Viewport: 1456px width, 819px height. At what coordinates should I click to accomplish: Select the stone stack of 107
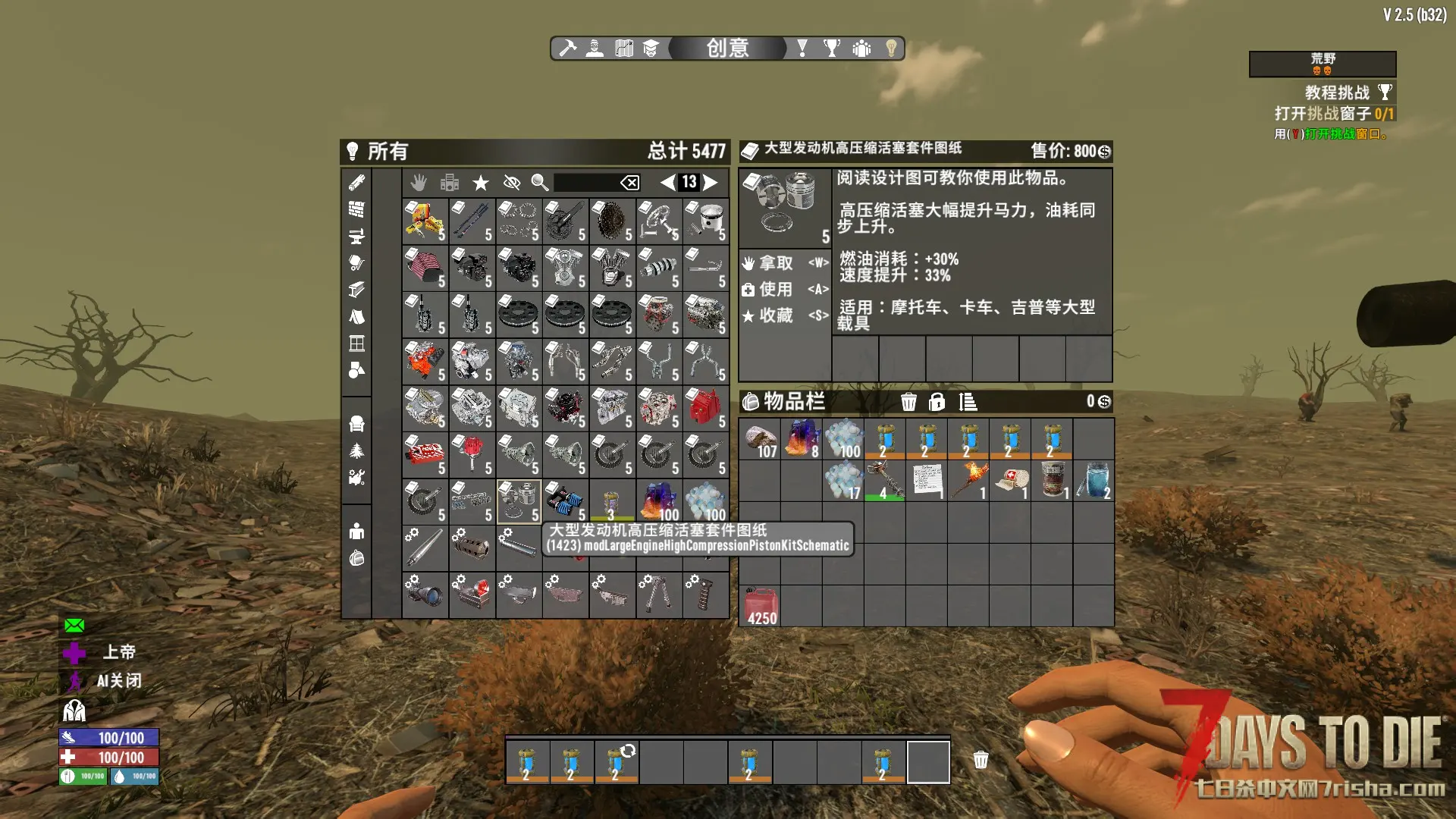pyautogui.click(x=761, y=440)
